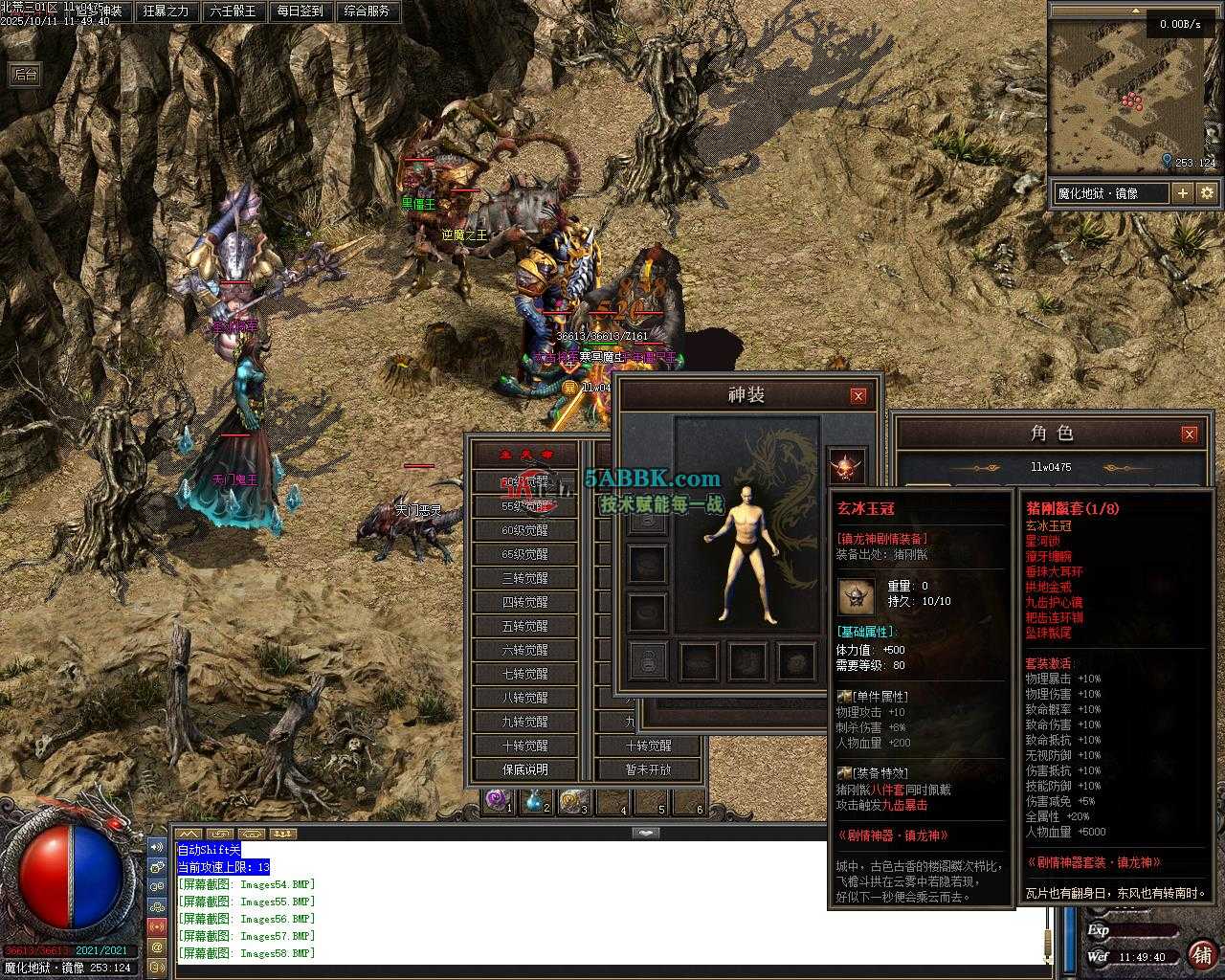Open the 保底说明 explanation
1225x980 pixels.
tap(524, 769)
